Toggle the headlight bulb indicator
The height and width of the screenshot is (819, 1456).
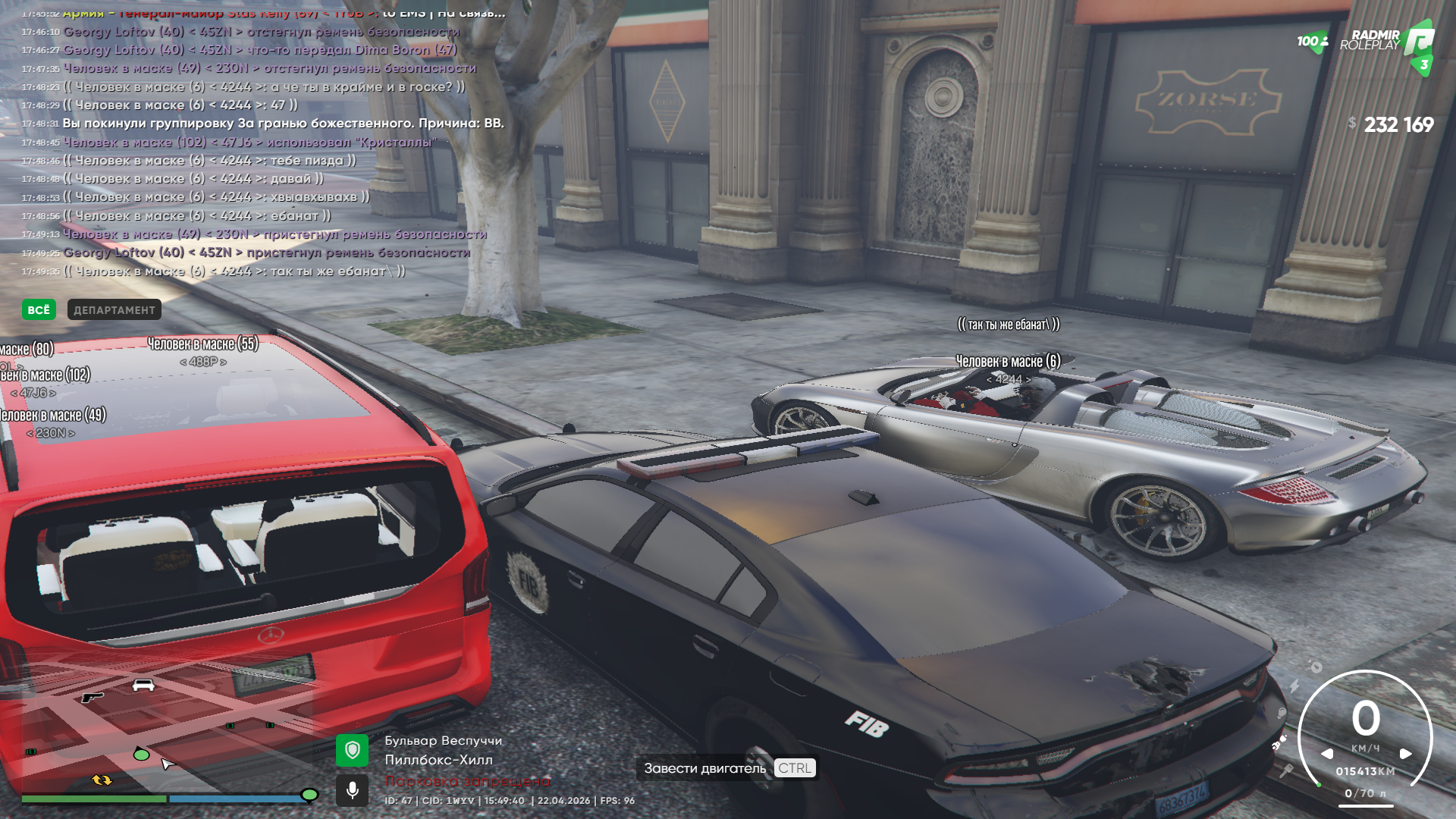pos(1282,714)
